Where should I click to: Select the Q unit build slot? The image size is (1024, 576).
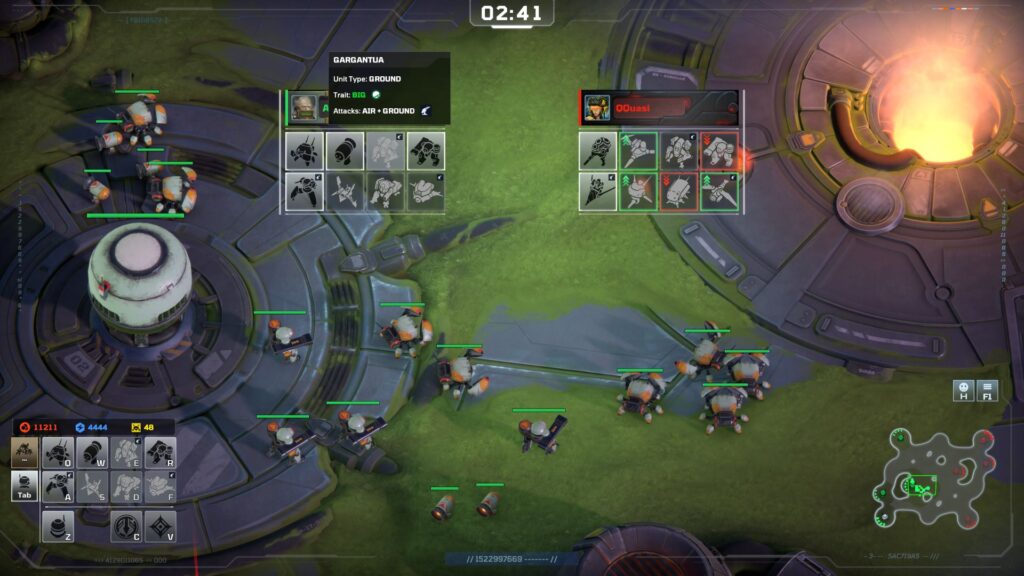(x=58, y=453)
